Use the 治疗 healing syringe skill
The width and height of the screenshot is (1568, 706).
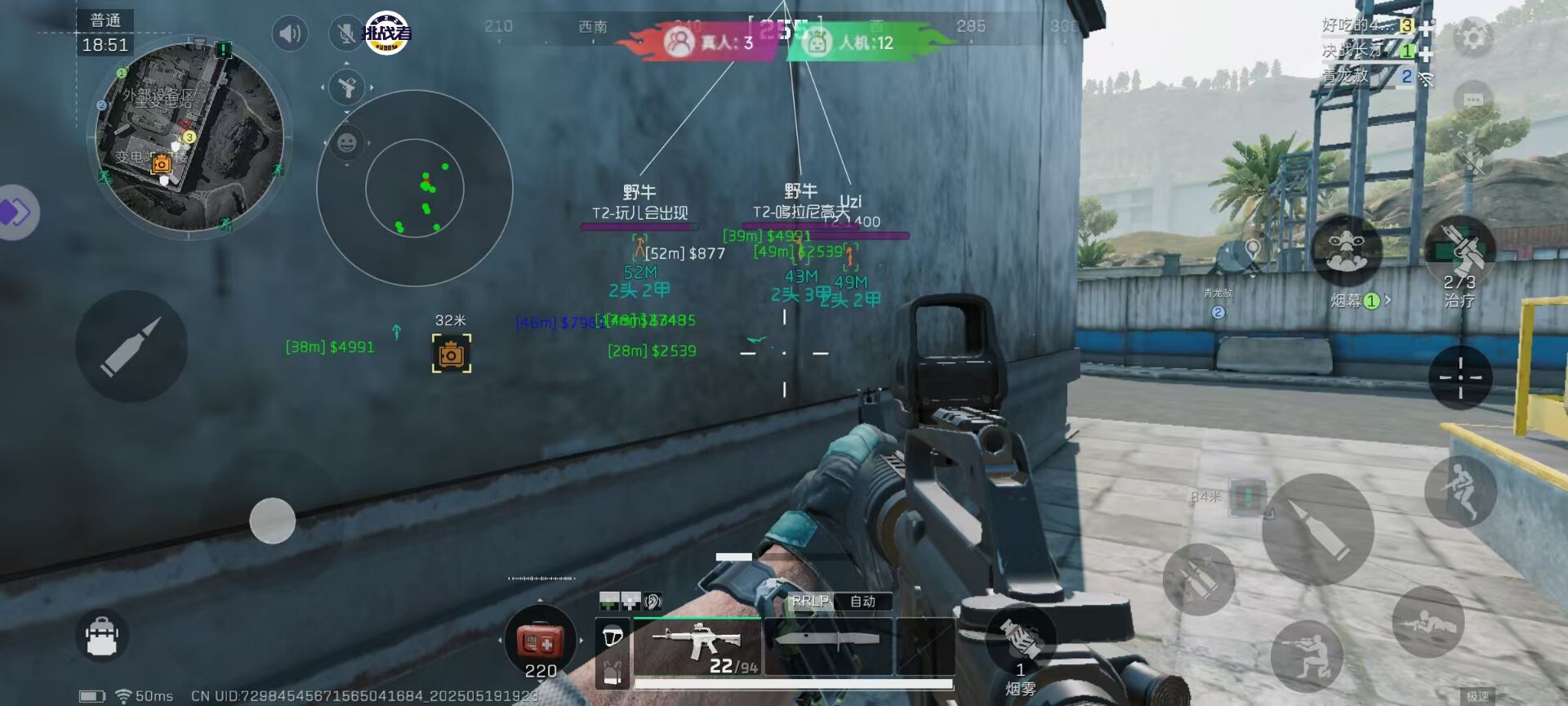(x=1460, y=252)
